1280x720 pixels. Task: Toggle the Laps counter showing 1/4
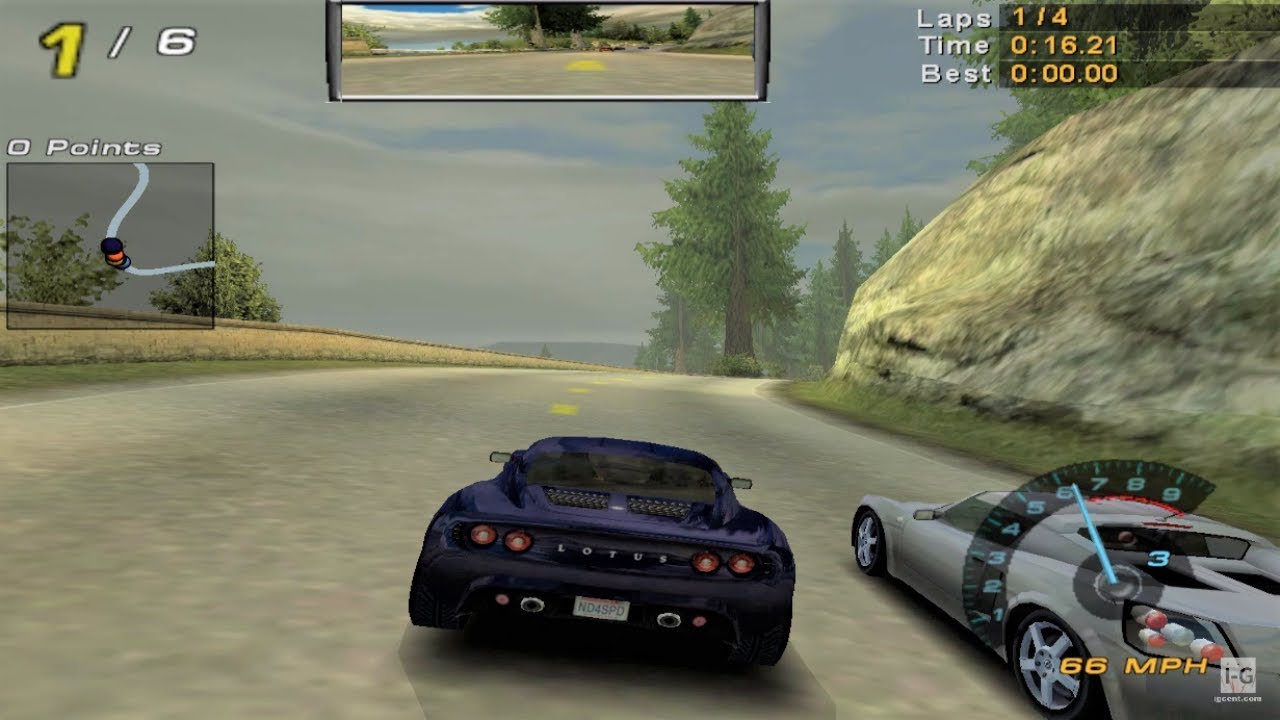click(1040, 18)
